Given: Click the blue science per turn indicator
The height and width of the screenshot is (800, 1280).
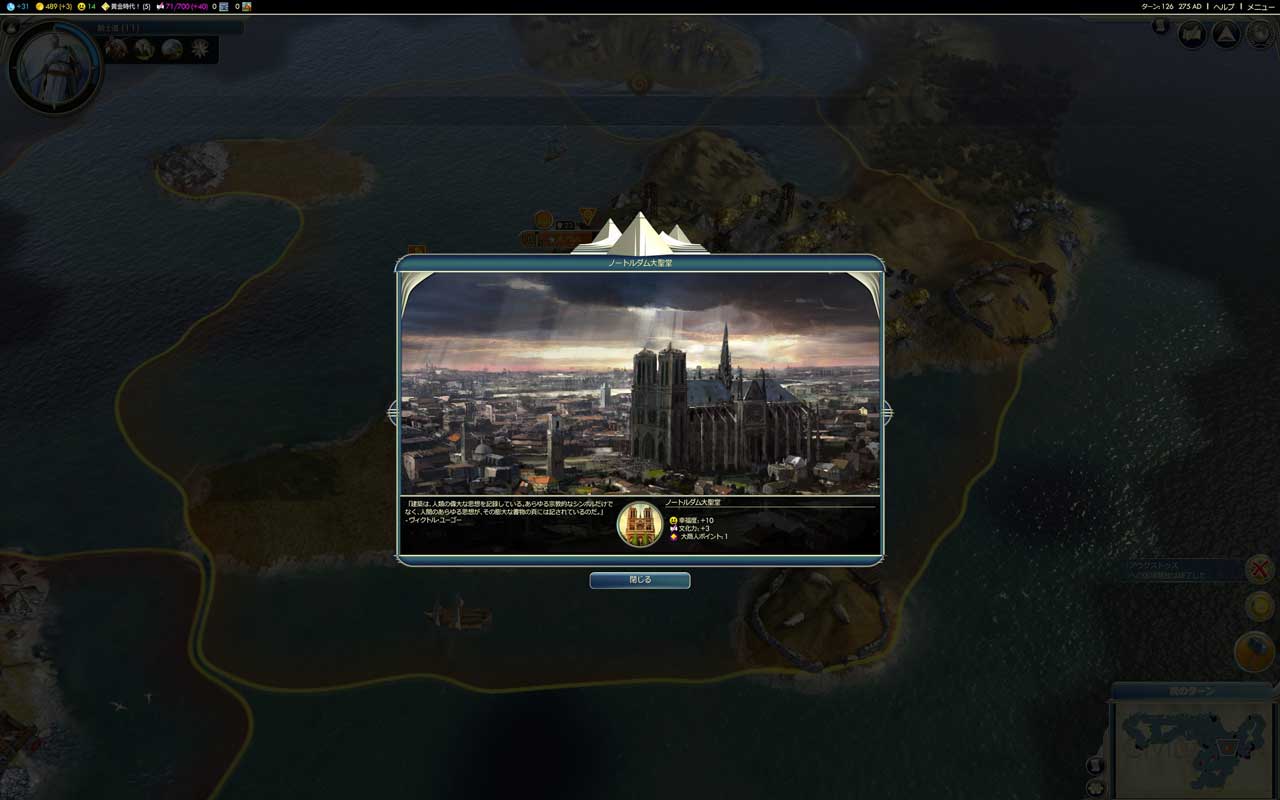Looking at the screenshot, I should (18, 6).
